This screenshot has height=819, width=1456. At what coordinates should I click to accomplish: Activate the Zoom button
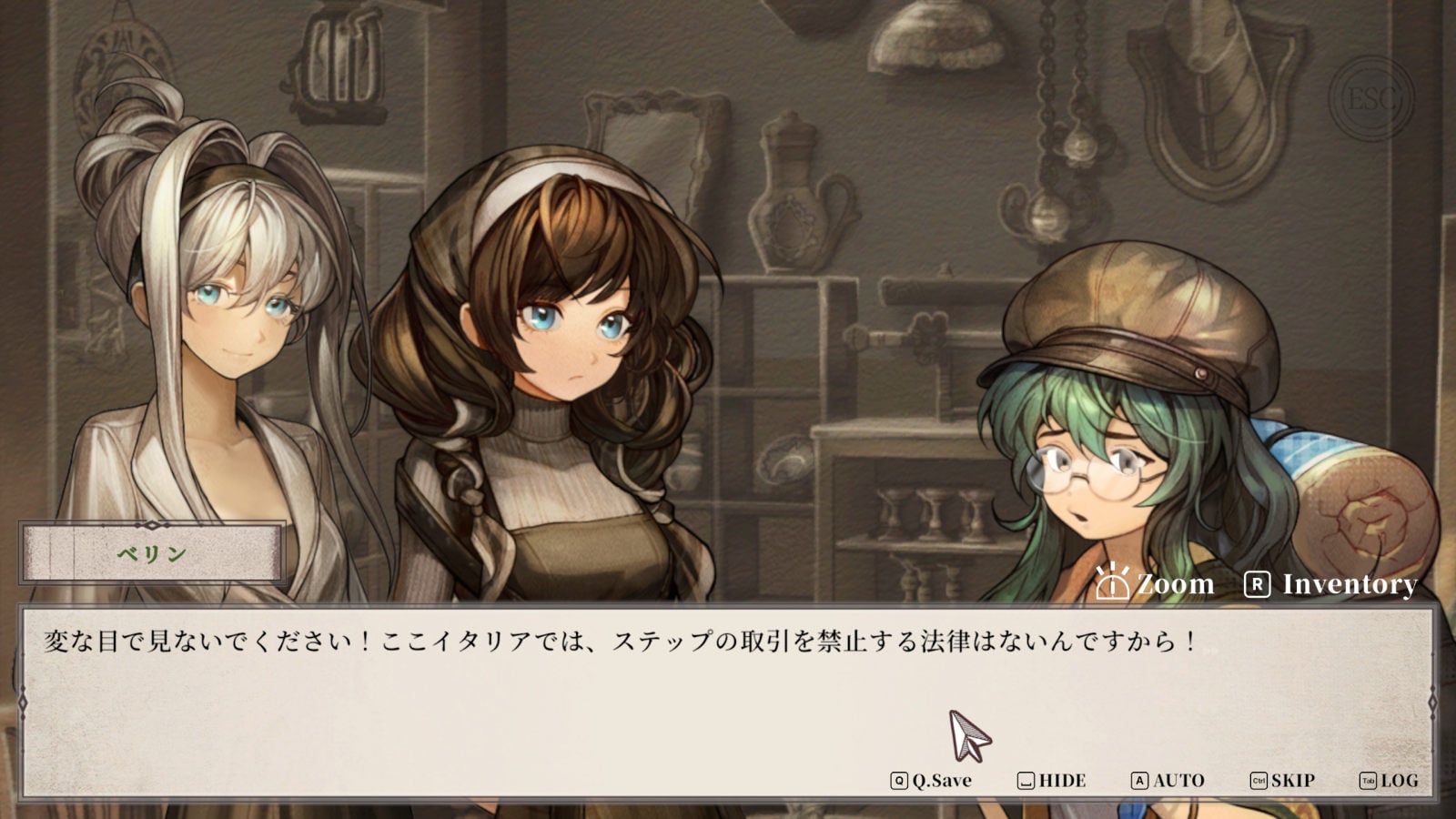(x=1155, y=583)
